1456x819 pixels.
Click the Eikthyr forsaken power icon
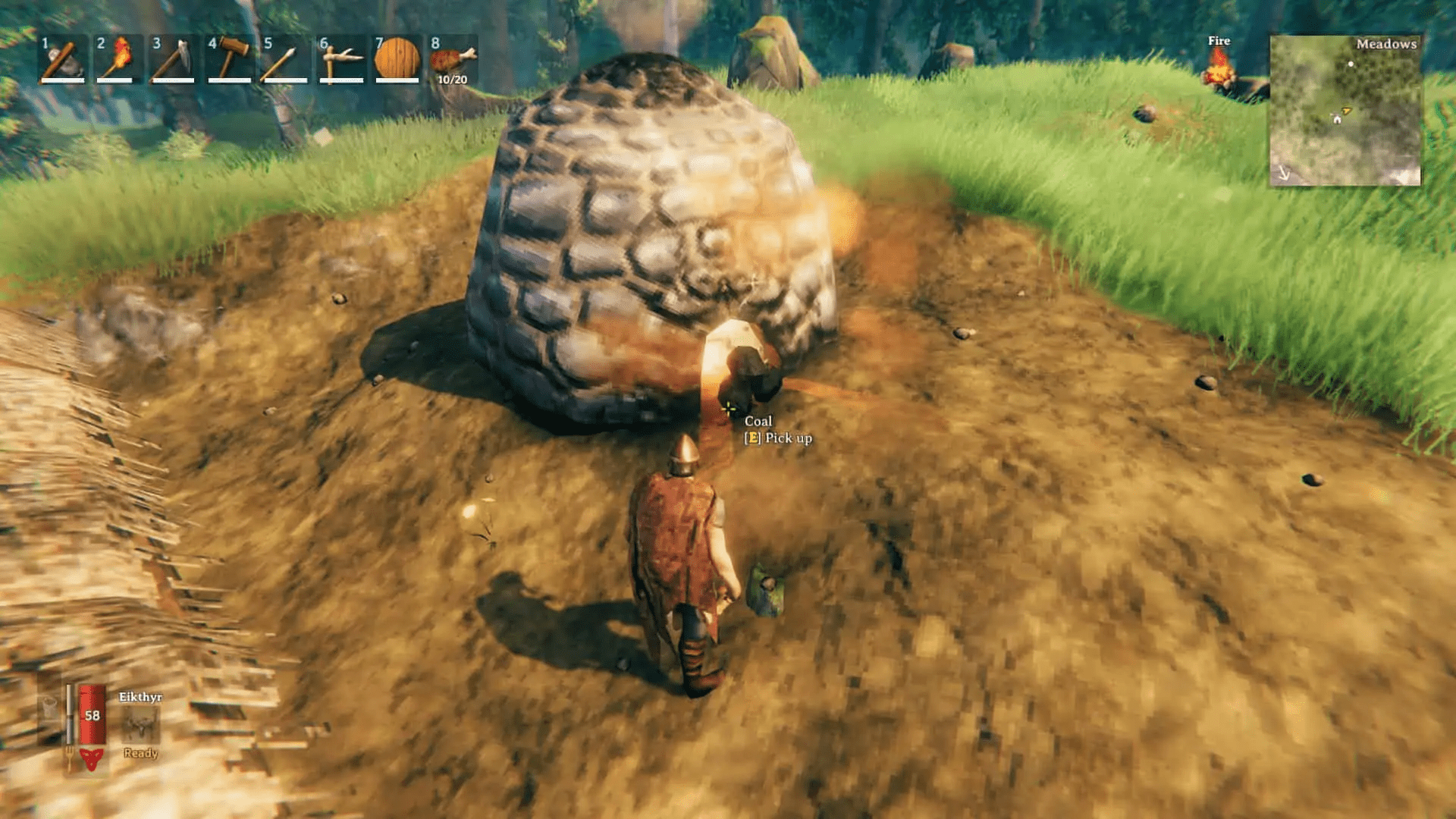140,726
